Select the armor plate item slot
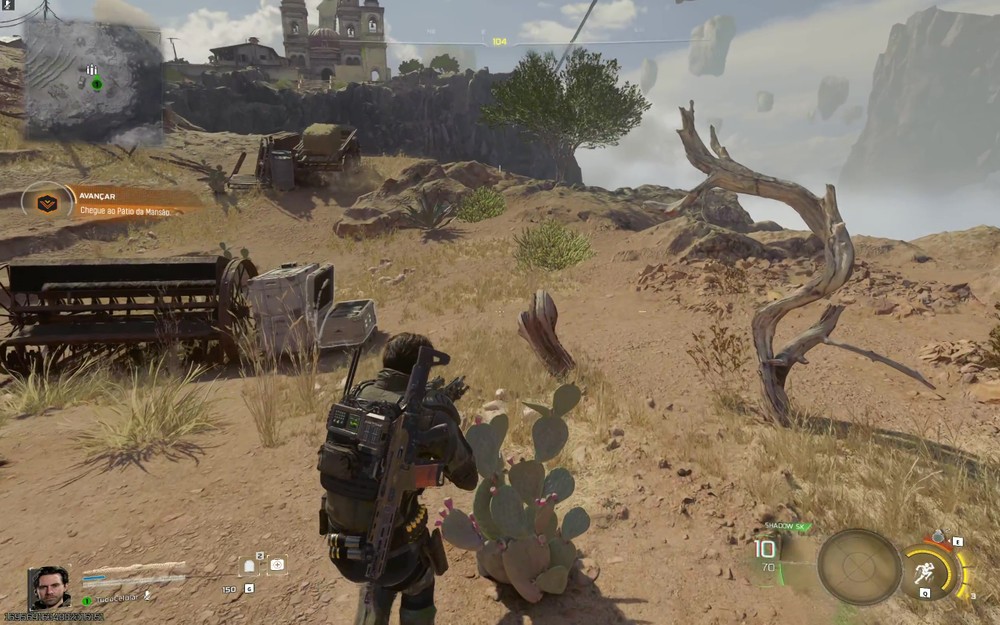The image size is (1000, 625). point(250,566)
